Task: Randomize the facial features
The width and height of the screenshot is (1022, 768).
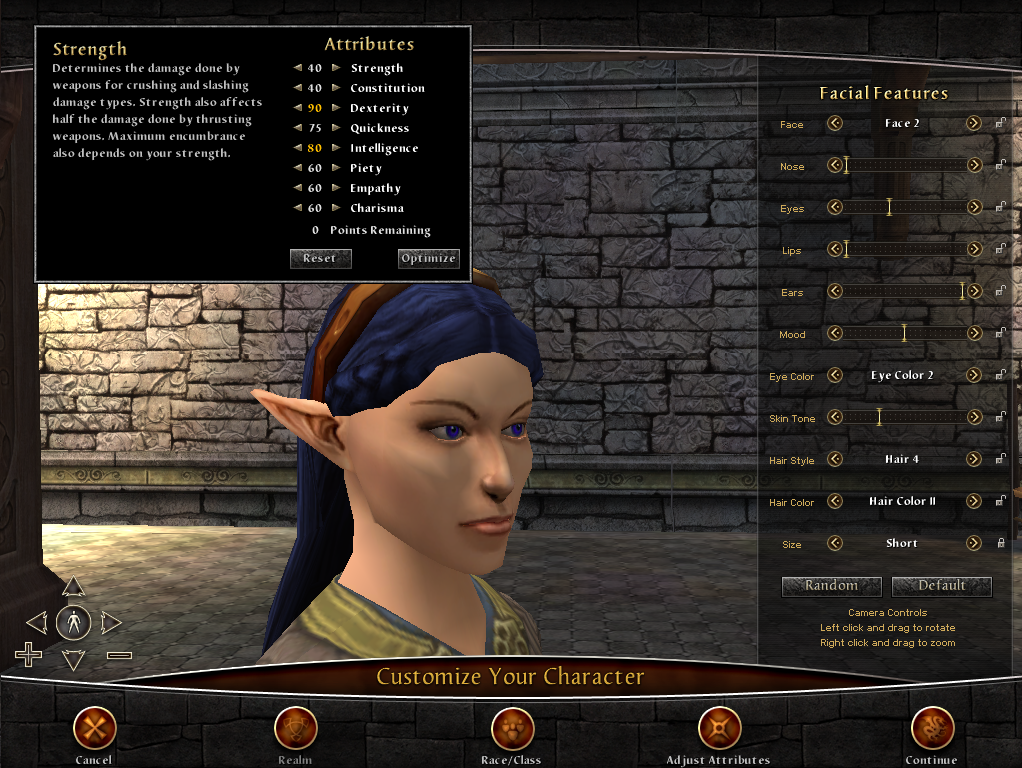Action: (831, 586)
